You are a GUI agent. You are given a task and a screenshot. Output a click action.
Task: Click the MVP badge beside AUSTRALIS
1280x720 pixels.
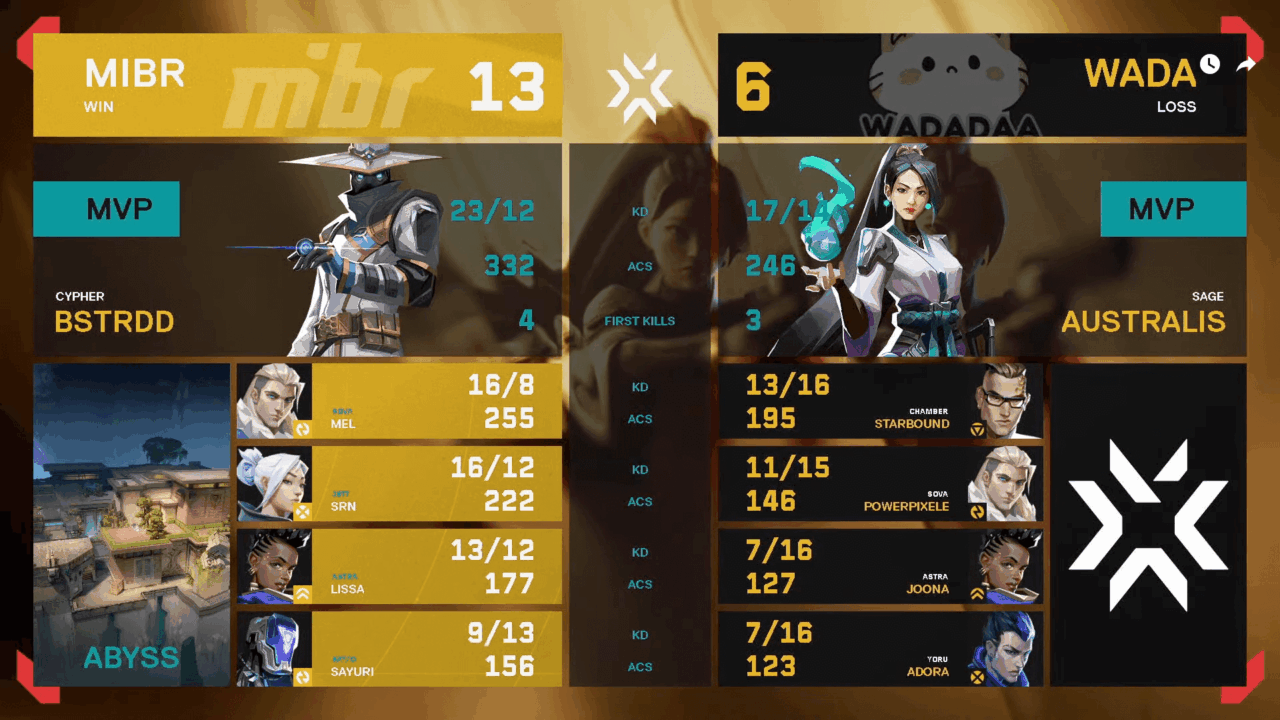[1173, 209]
